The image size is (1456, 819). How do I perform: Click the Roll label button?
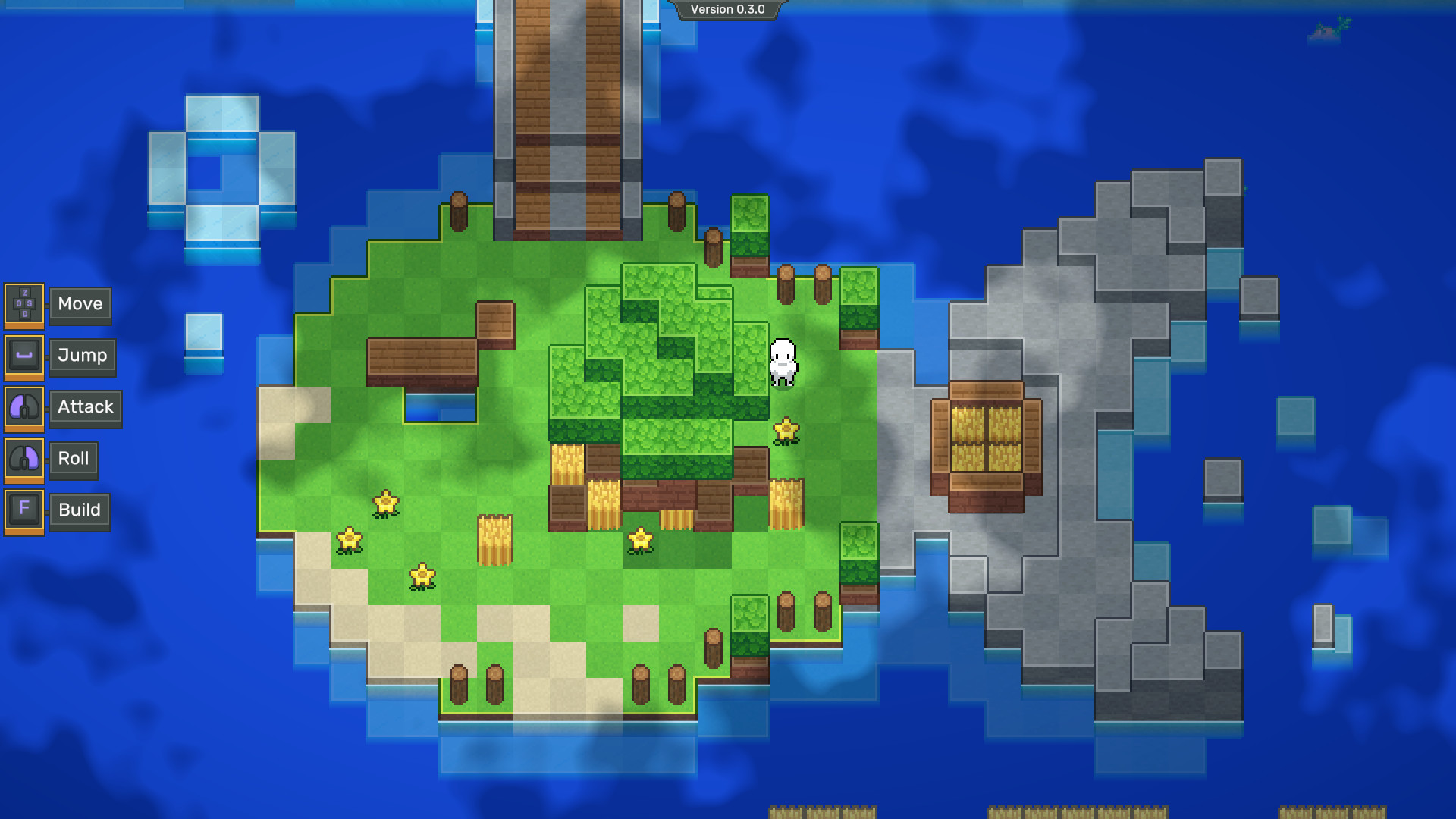pyautogui.click(x=73, y=459)
